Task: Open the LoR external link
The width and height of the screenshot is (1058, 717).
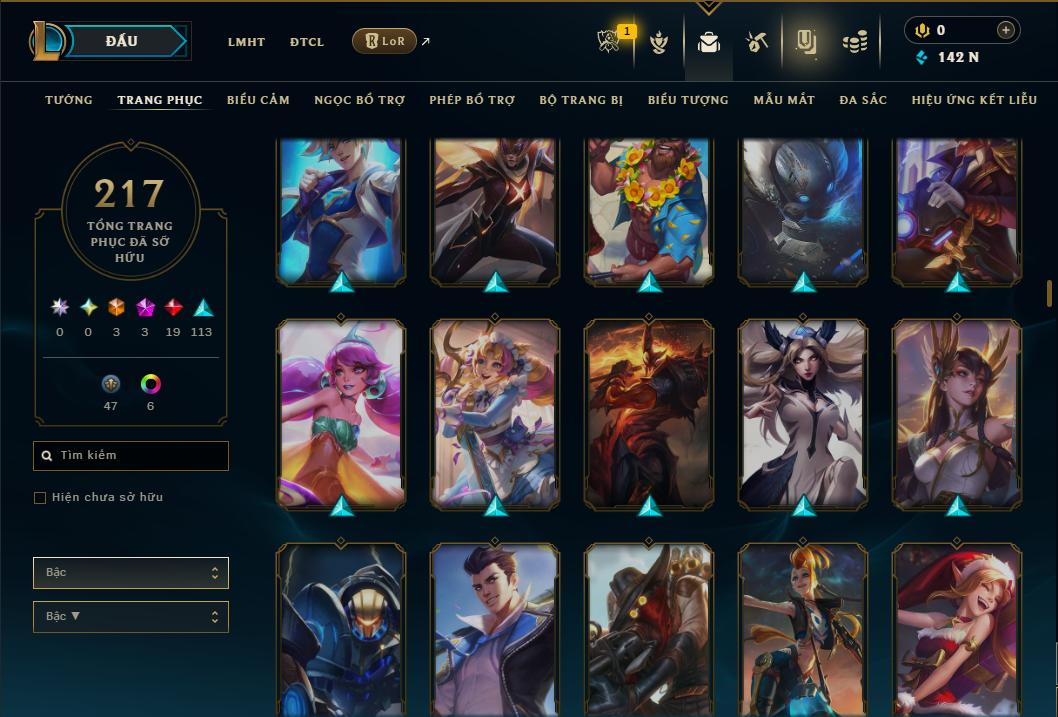Action: coord(385,41)
